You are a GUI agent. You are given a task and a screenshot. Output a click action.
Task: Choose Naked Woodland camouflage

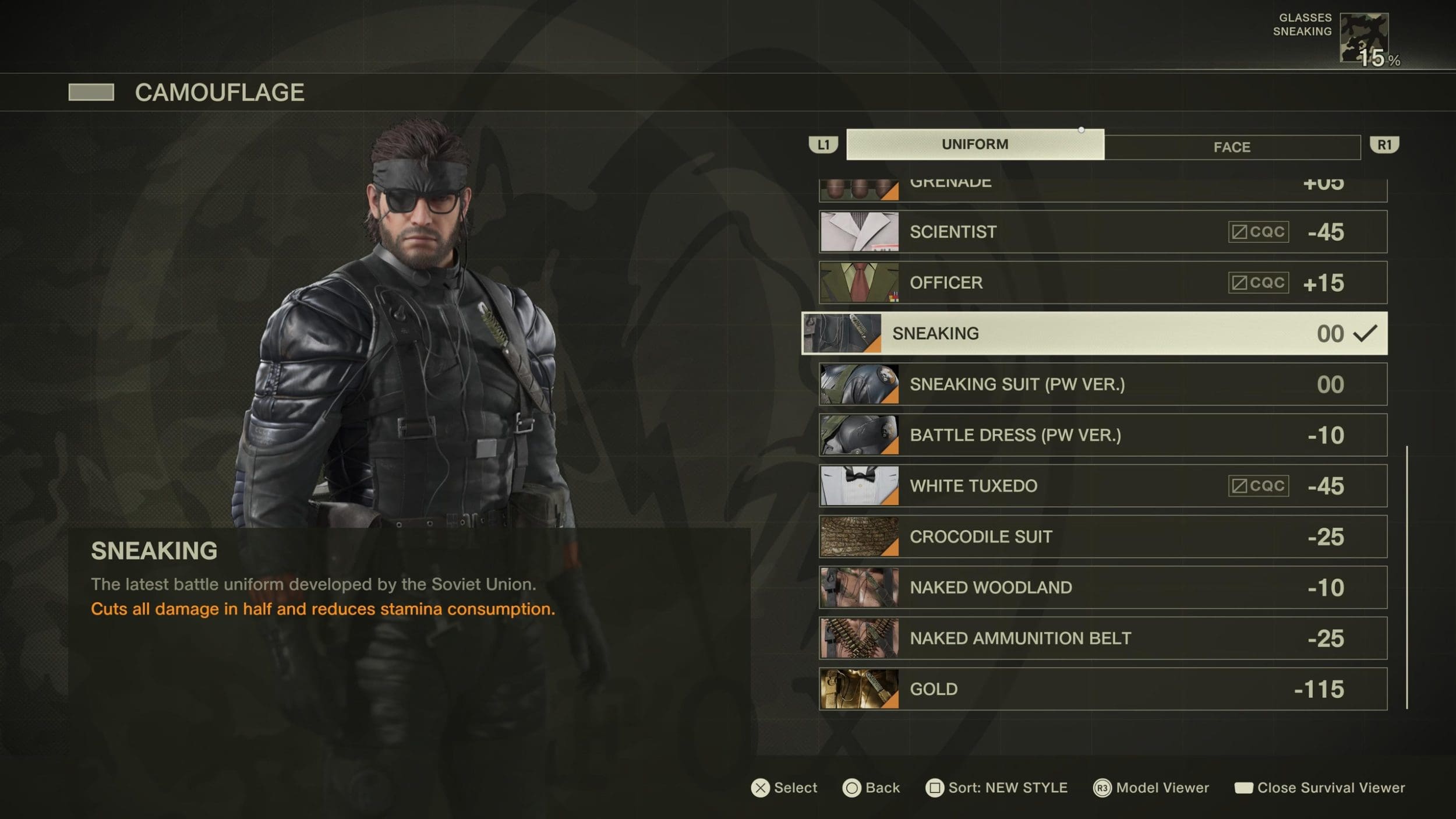pos(1102,587)
